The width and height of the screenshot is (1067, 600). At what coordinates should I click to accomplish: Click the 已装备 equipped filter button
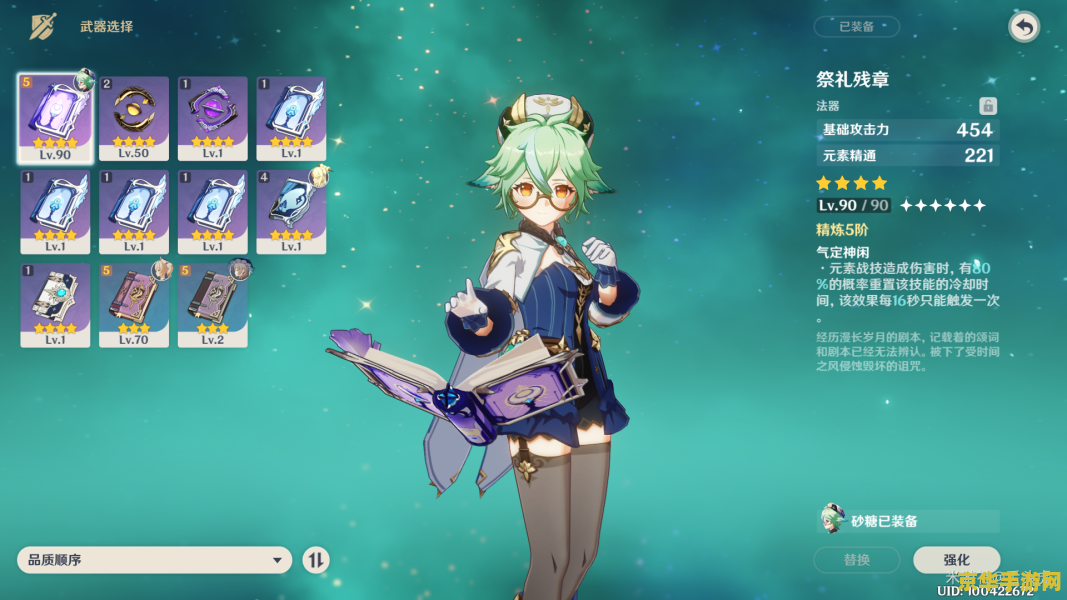(856, 27)
